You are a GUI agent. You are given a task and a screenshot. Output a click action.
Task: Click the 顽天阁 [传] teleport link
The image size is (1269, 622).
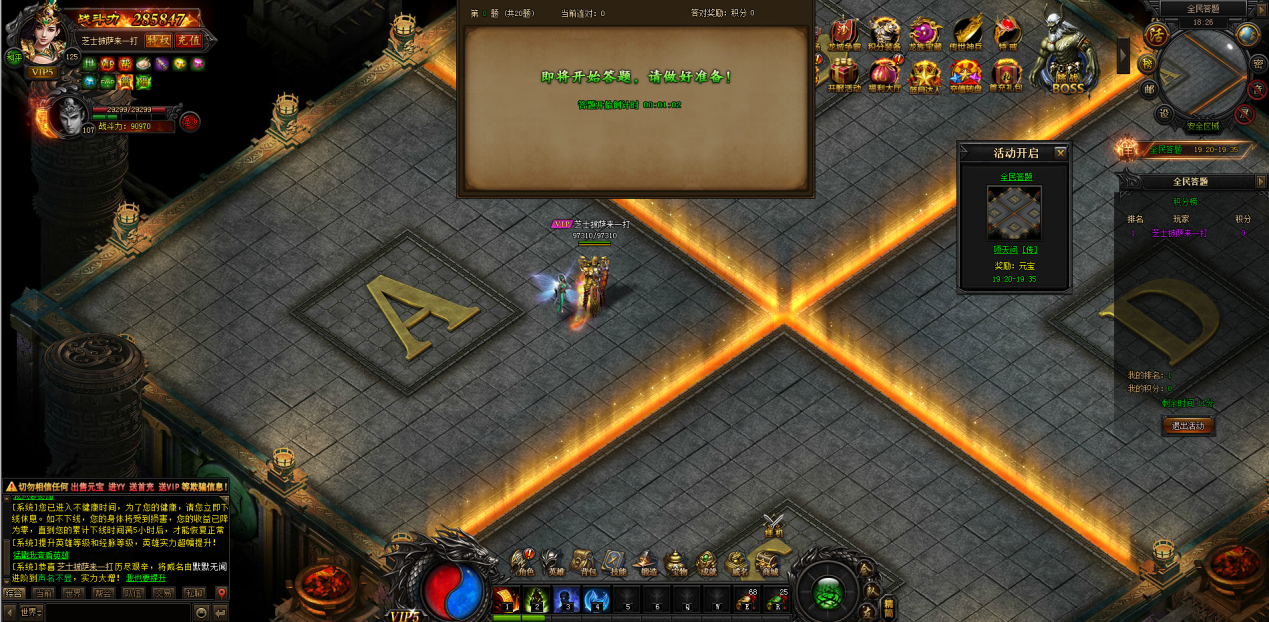click(1014, 251)
